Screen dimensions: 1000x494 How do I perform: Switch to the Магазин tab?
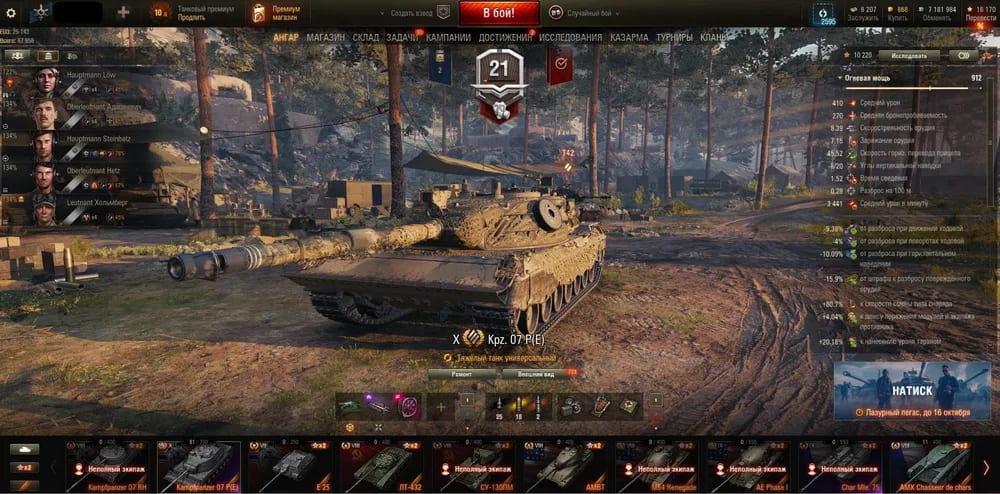[x=326, y=38]
